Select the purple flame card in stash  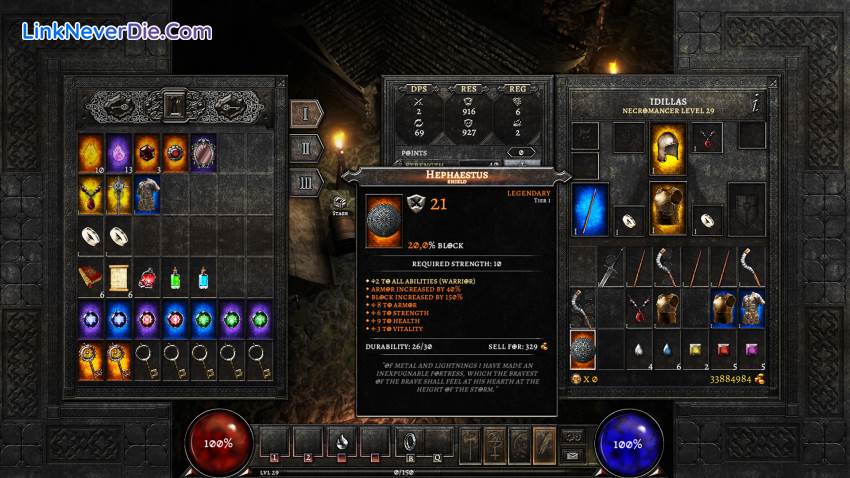point(119,151)
